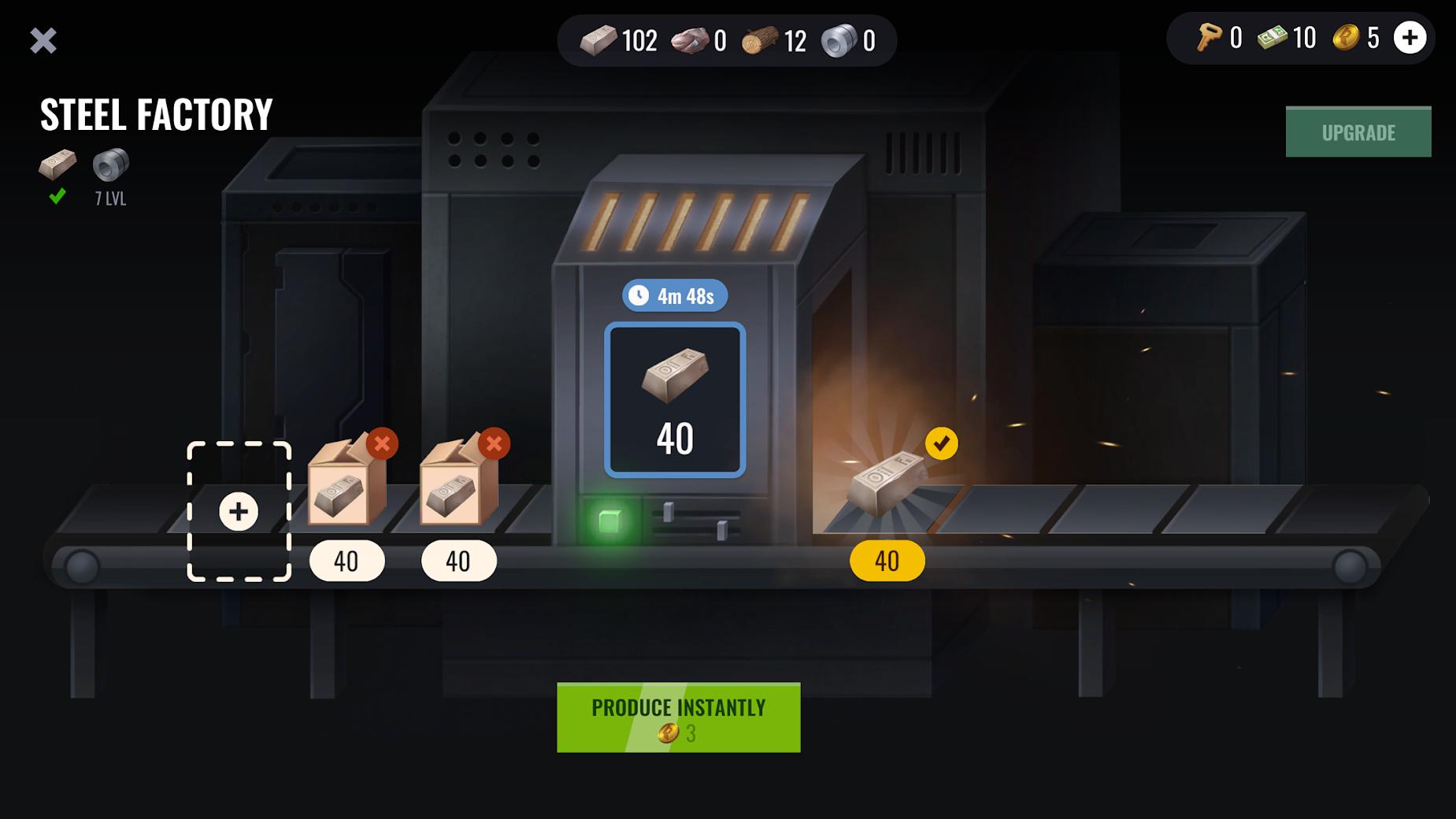Viewport: 1456px width, 819px height.
Task: Select the in-progress steel production slot
Action: 675,400
